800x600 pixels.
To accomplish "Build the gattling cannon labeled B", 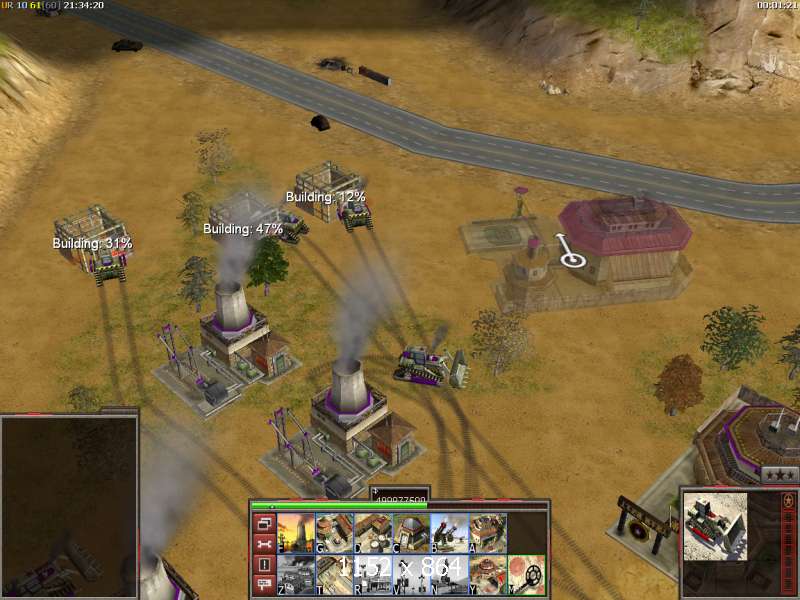I will point(449,533).
